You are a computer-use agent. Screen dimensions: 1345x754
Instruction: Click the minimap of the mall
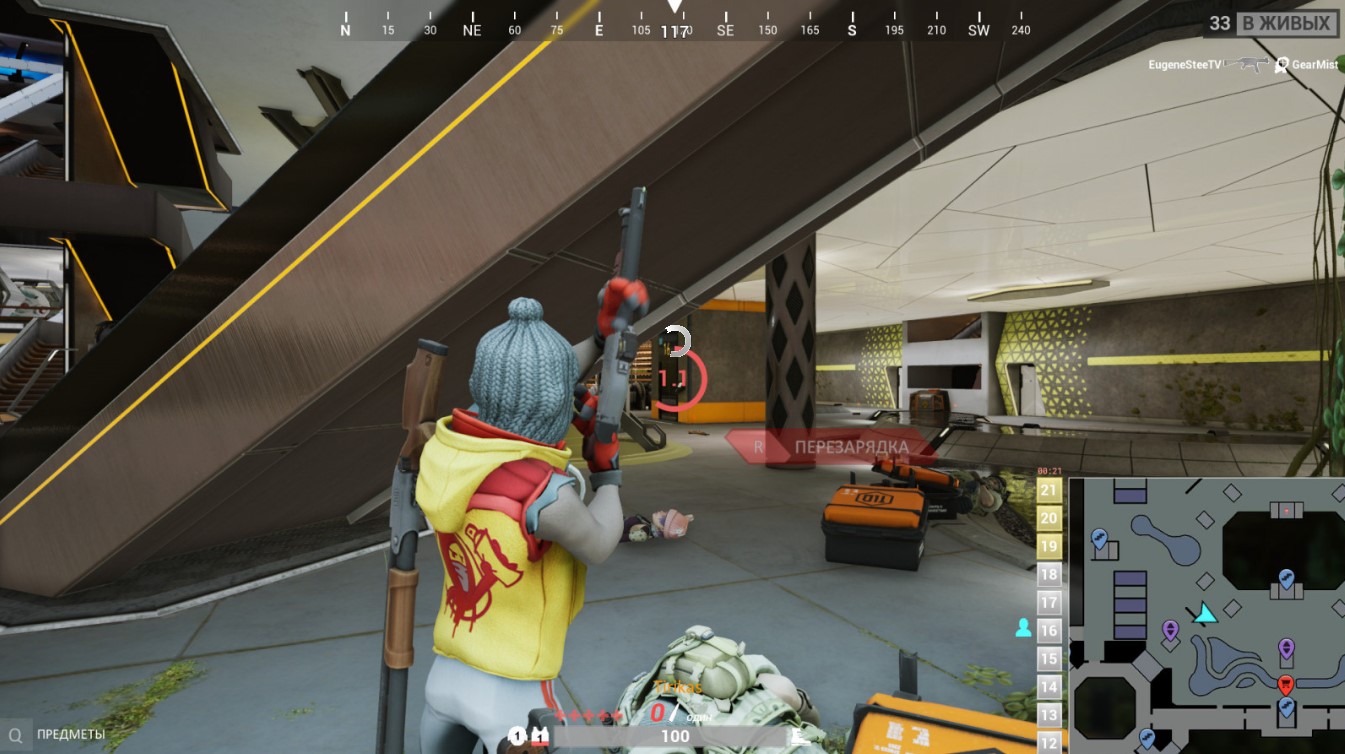tap(1207, 615)
